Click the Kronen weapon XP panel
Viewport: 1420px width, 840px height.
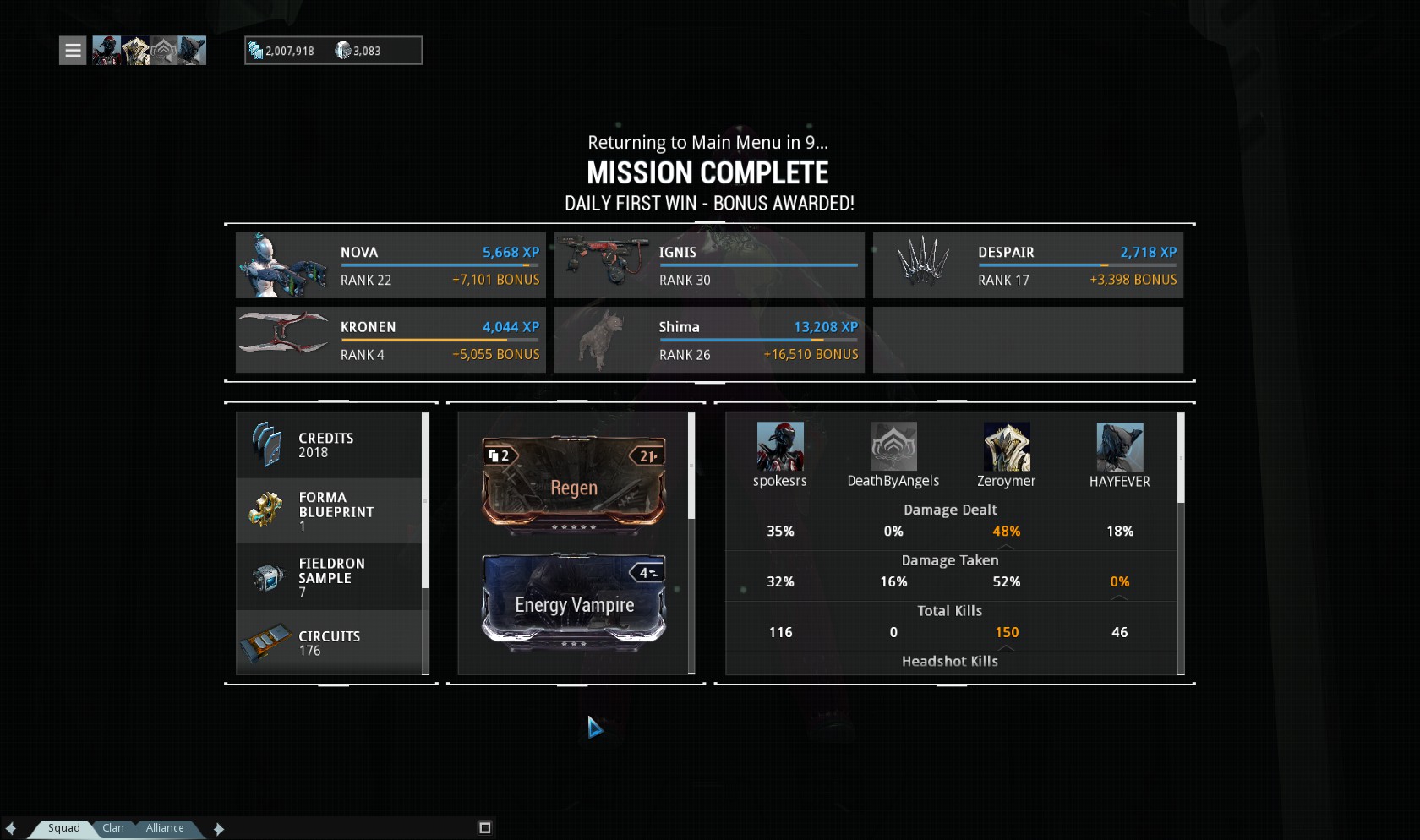(x=390, y=340)
